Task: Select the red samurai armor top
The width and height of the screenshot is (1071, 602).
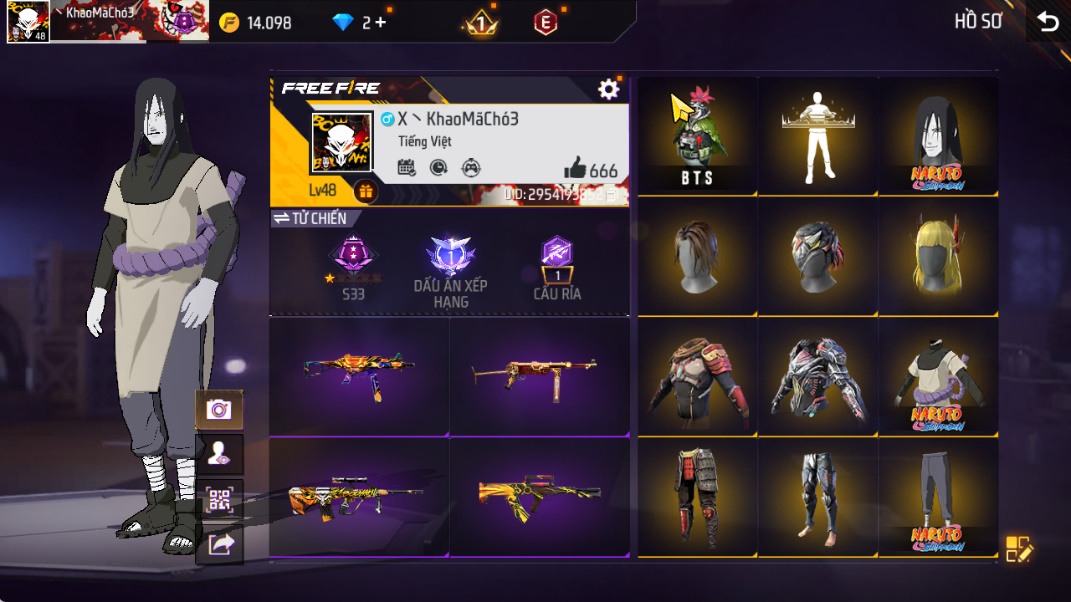Action: pyautogui.click(x=697, y=376)
